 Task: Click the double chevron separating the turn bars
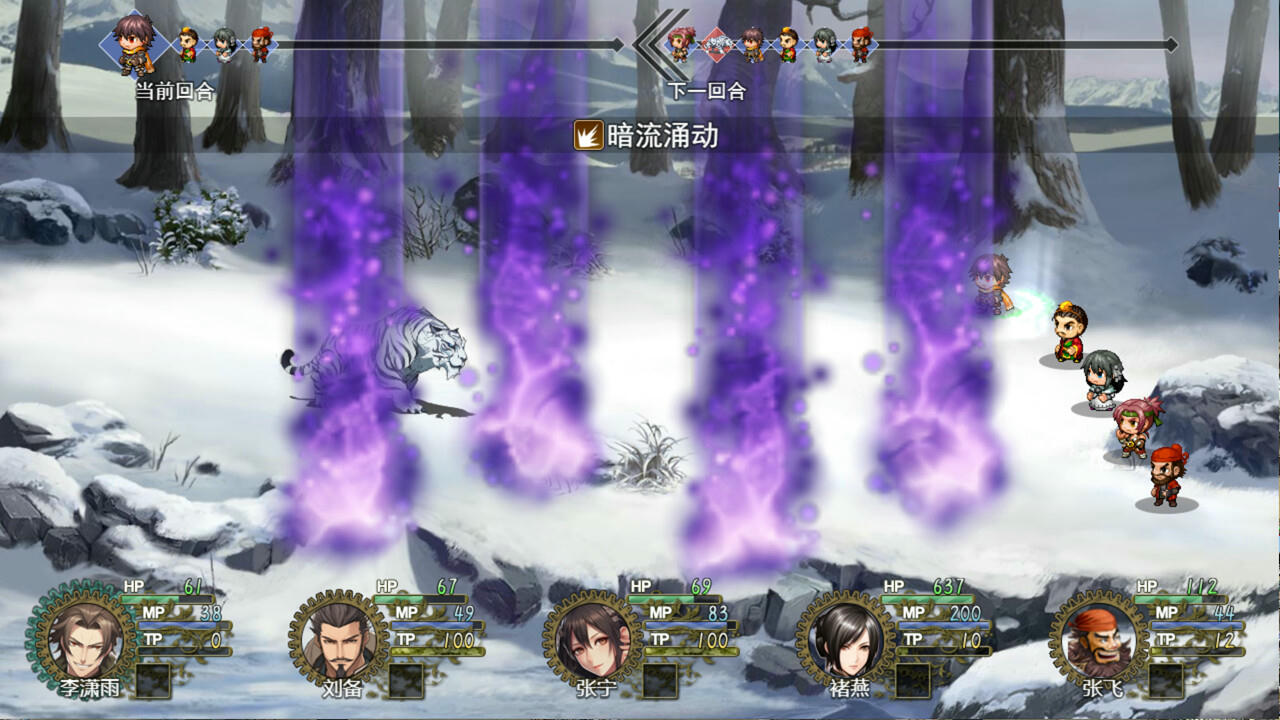pos(646,45)
